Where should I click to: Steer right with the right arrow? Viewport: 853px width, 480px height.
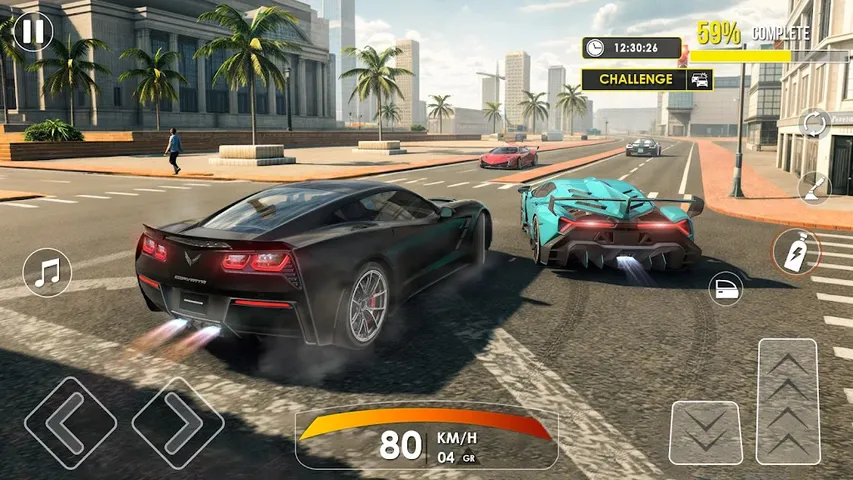coord(178,422)
